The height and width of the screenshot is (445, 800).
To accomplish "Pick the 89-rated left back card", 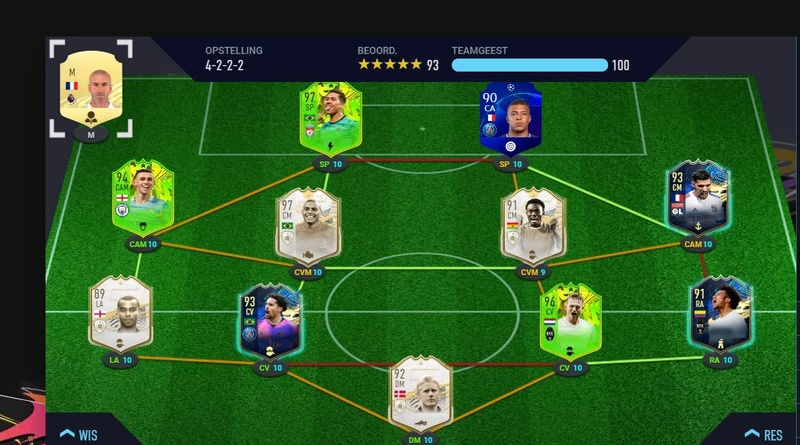I will pos(120,312).
